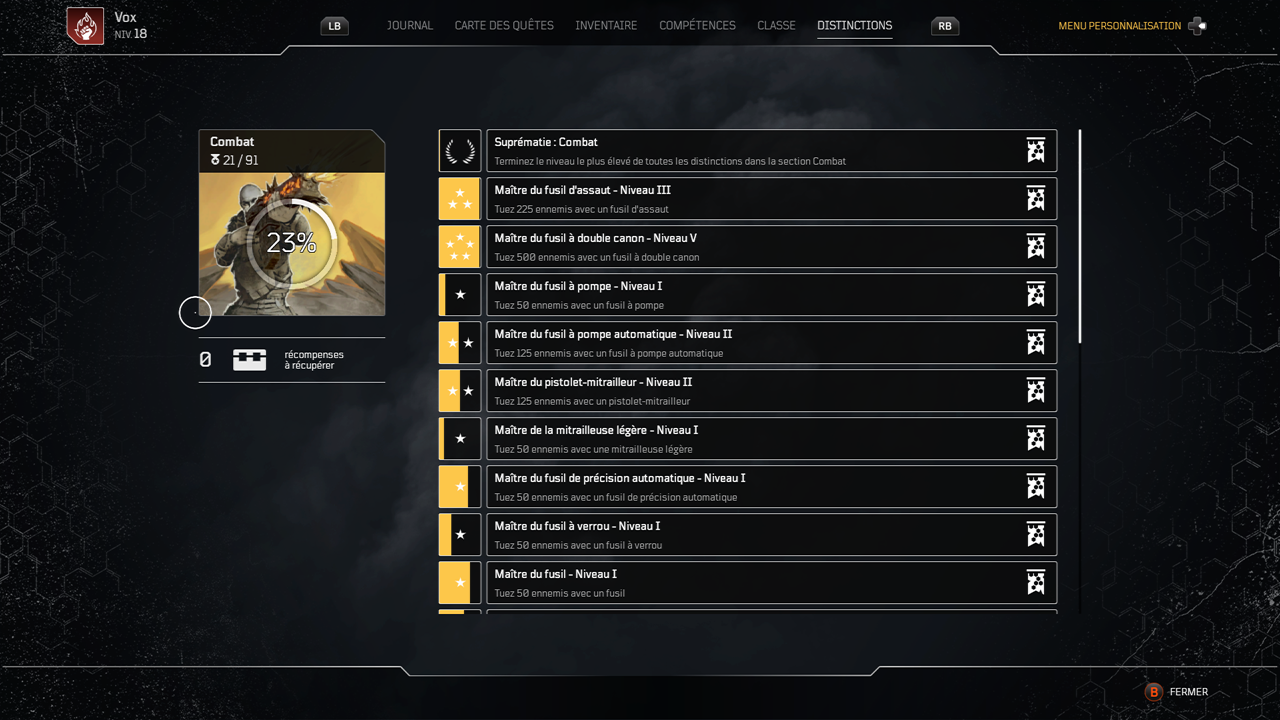1280x720 pixels.
Task: Select the Combat category card
Action: [292, 223]
